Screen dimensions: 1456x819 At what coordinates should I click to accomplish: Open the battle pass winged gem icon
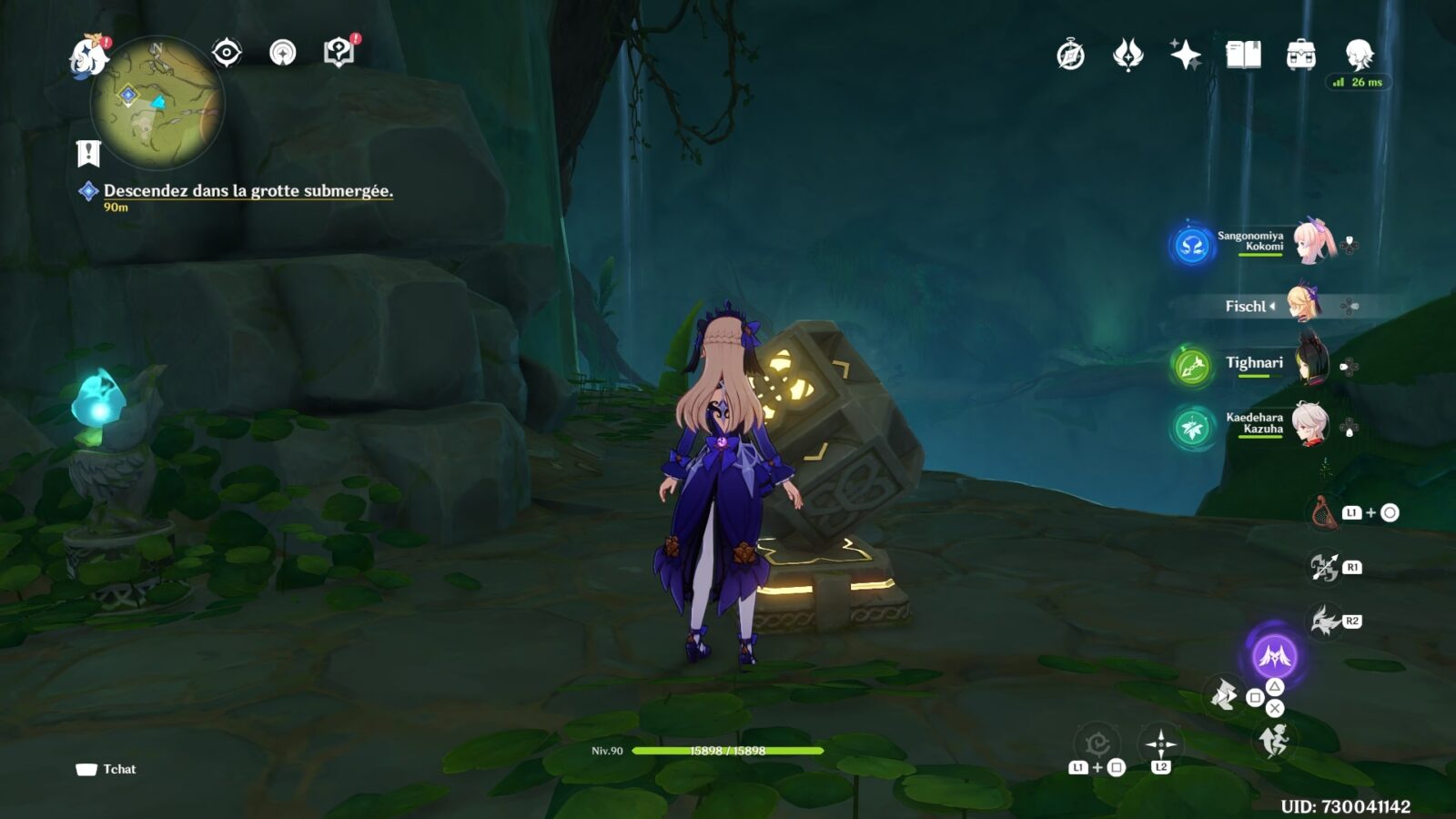pyautogui.click(x=1127, y=56)
